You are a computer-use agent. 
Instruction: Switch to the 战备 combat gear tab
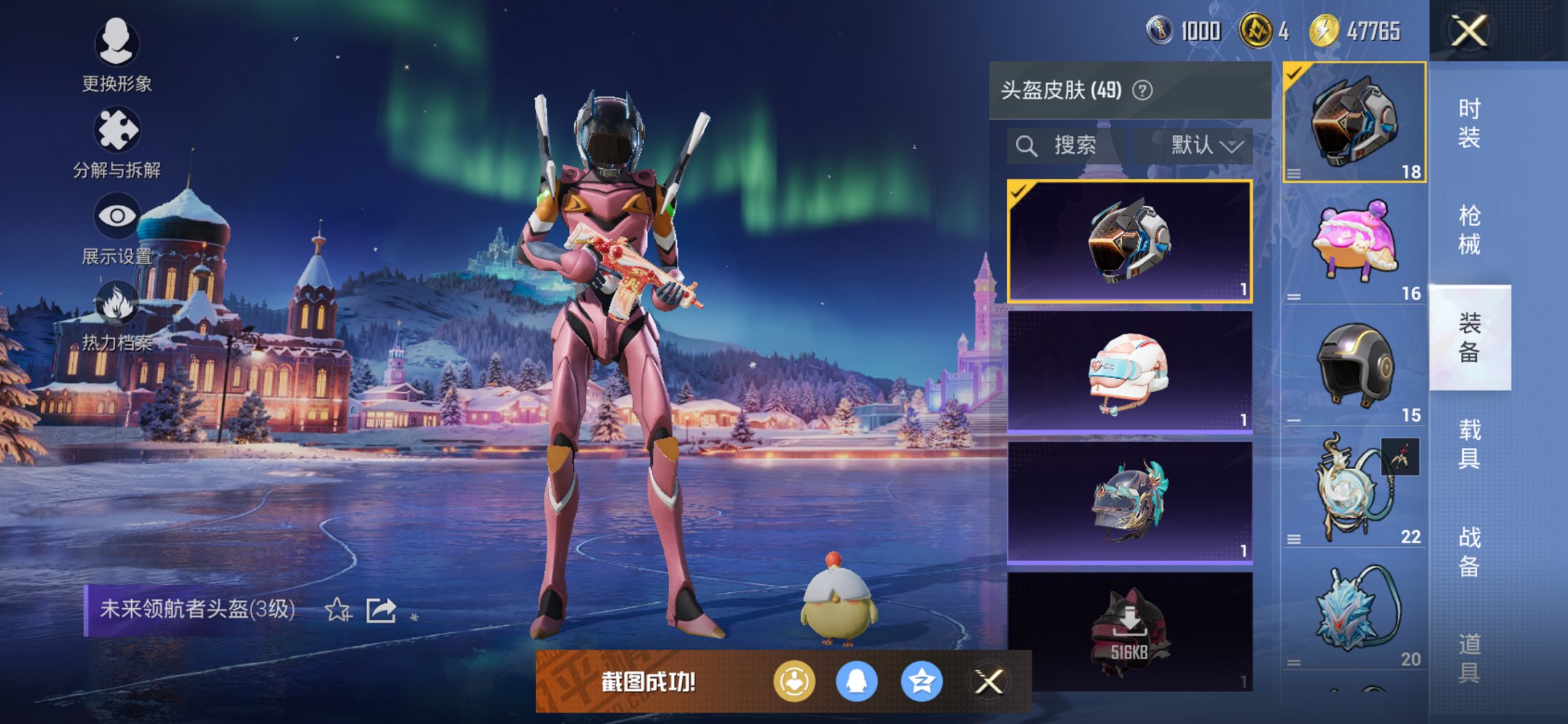1469,551
